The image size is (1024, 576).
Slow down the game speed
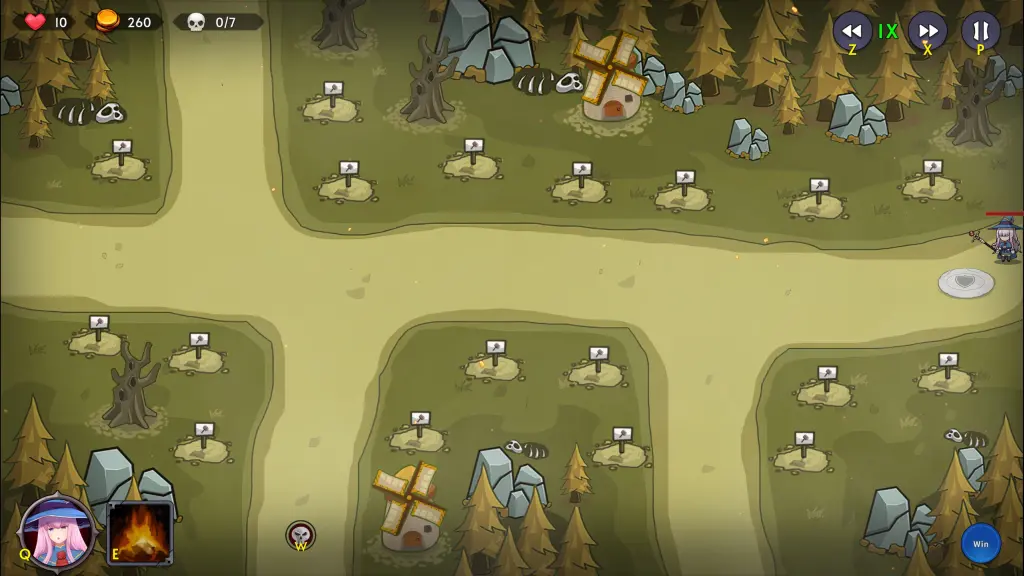[x=852, y=30]
